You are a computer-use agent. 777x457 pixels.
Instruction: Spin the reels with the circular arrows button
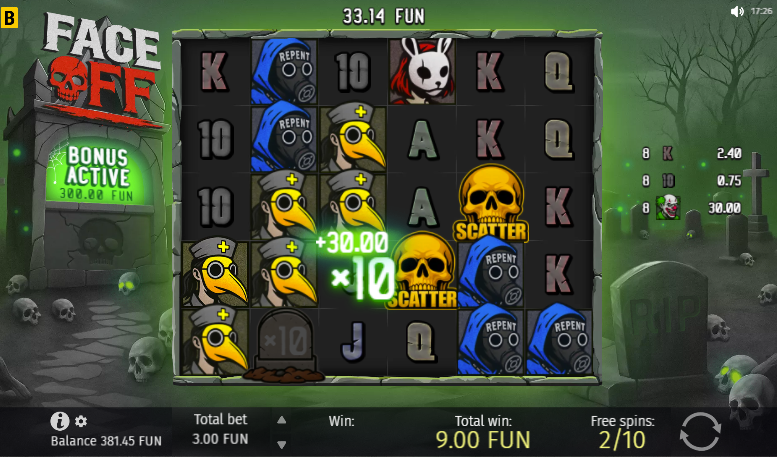point(699,431)
